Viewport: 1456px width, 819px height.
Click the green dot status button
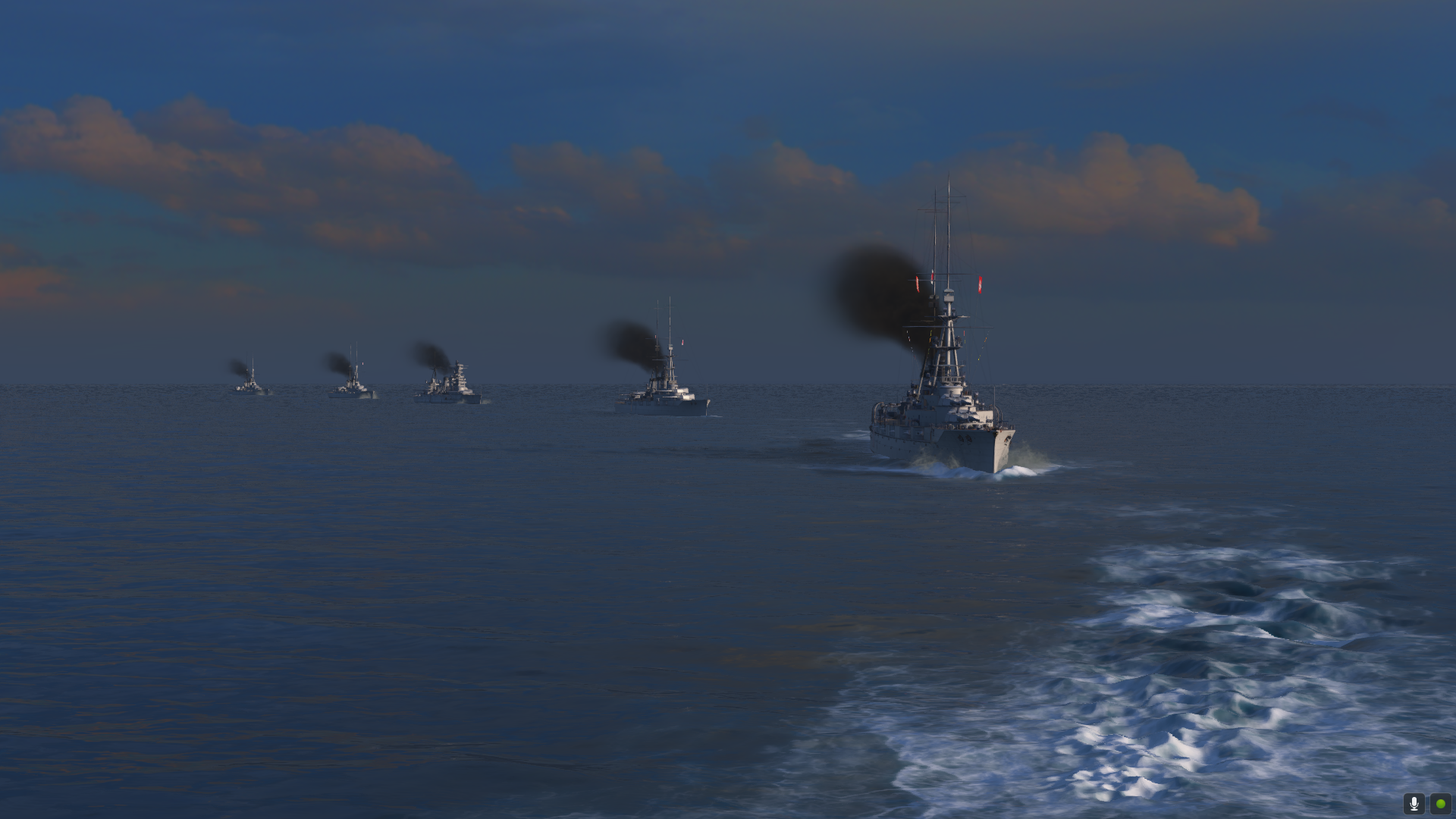1440,803
